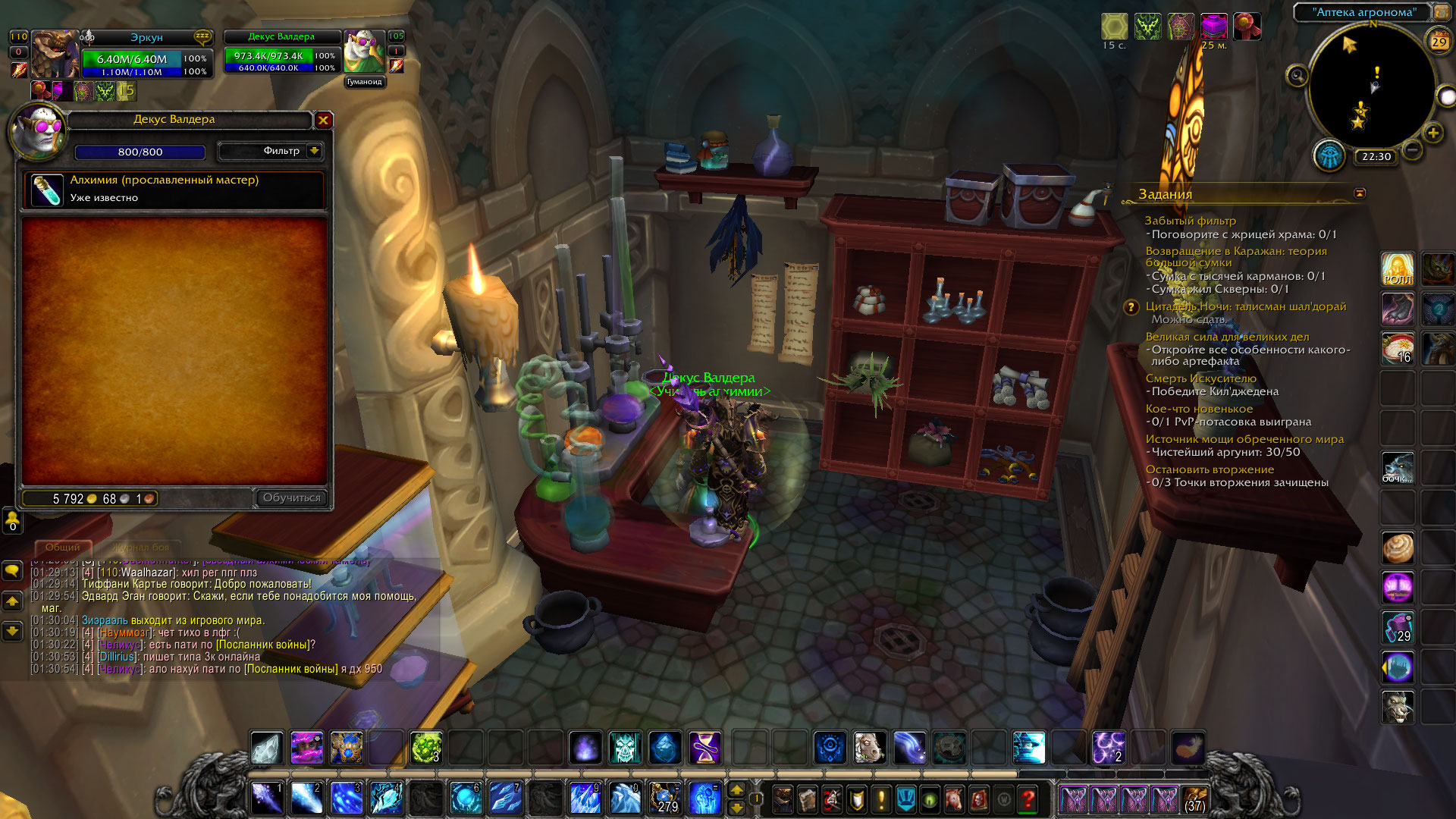Image resolution: width=1456 pixels, height=819 pixels.
Task: Use the action slot with 279 count
Action: pos(665,799)
